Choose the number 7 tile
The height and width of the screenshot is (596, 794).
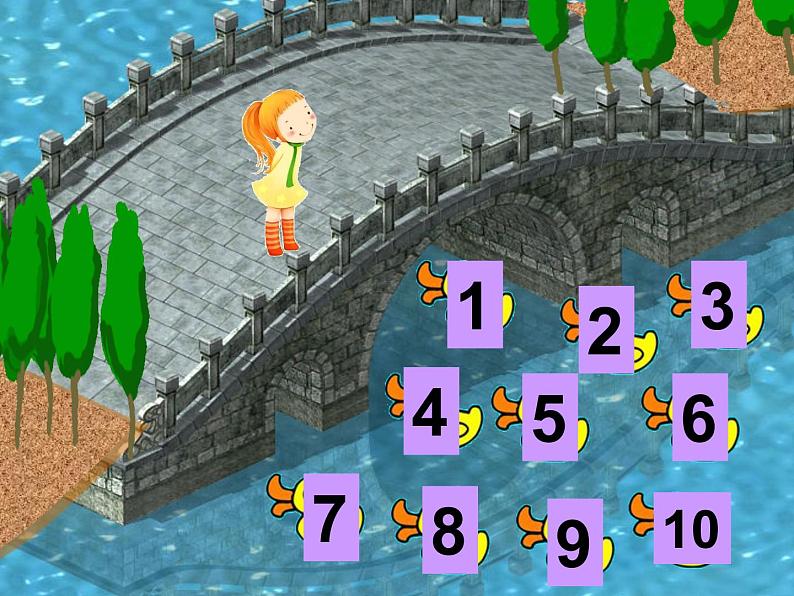pos(331,517)
